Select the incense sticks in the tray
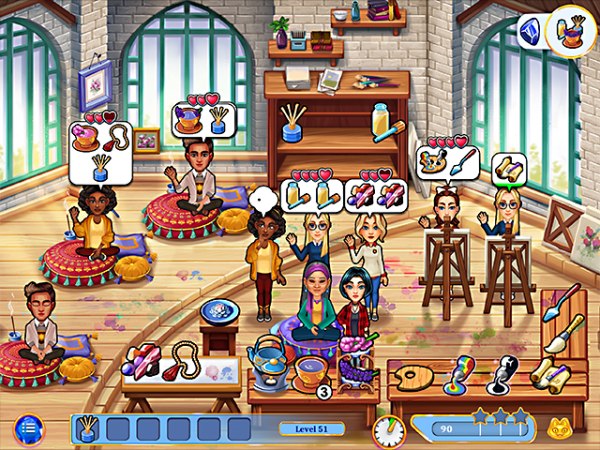This screenshot has height=450, width=600. coord(89,430)
